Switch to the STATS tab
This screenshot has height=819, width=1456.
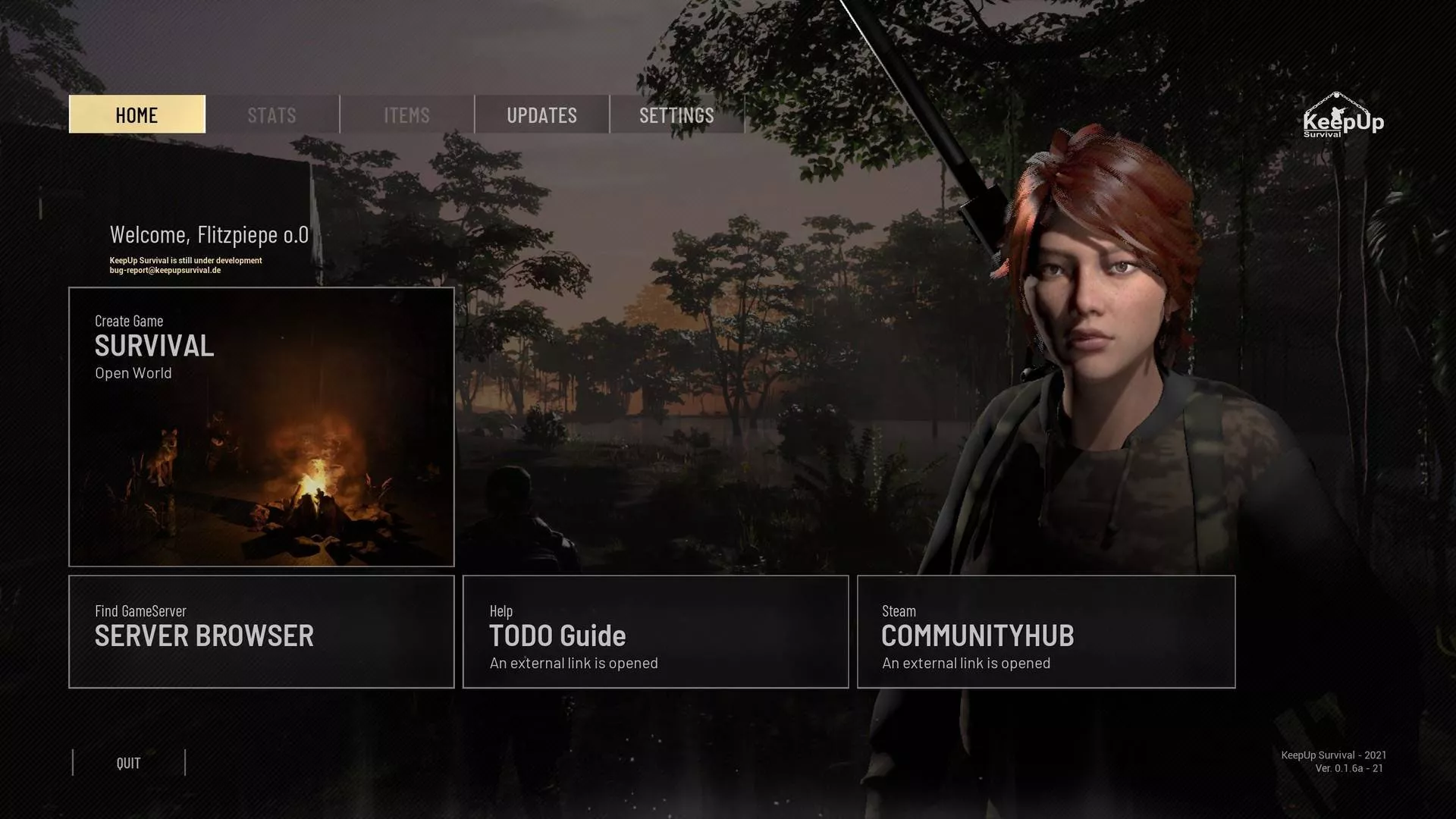[x=271, y=115]
